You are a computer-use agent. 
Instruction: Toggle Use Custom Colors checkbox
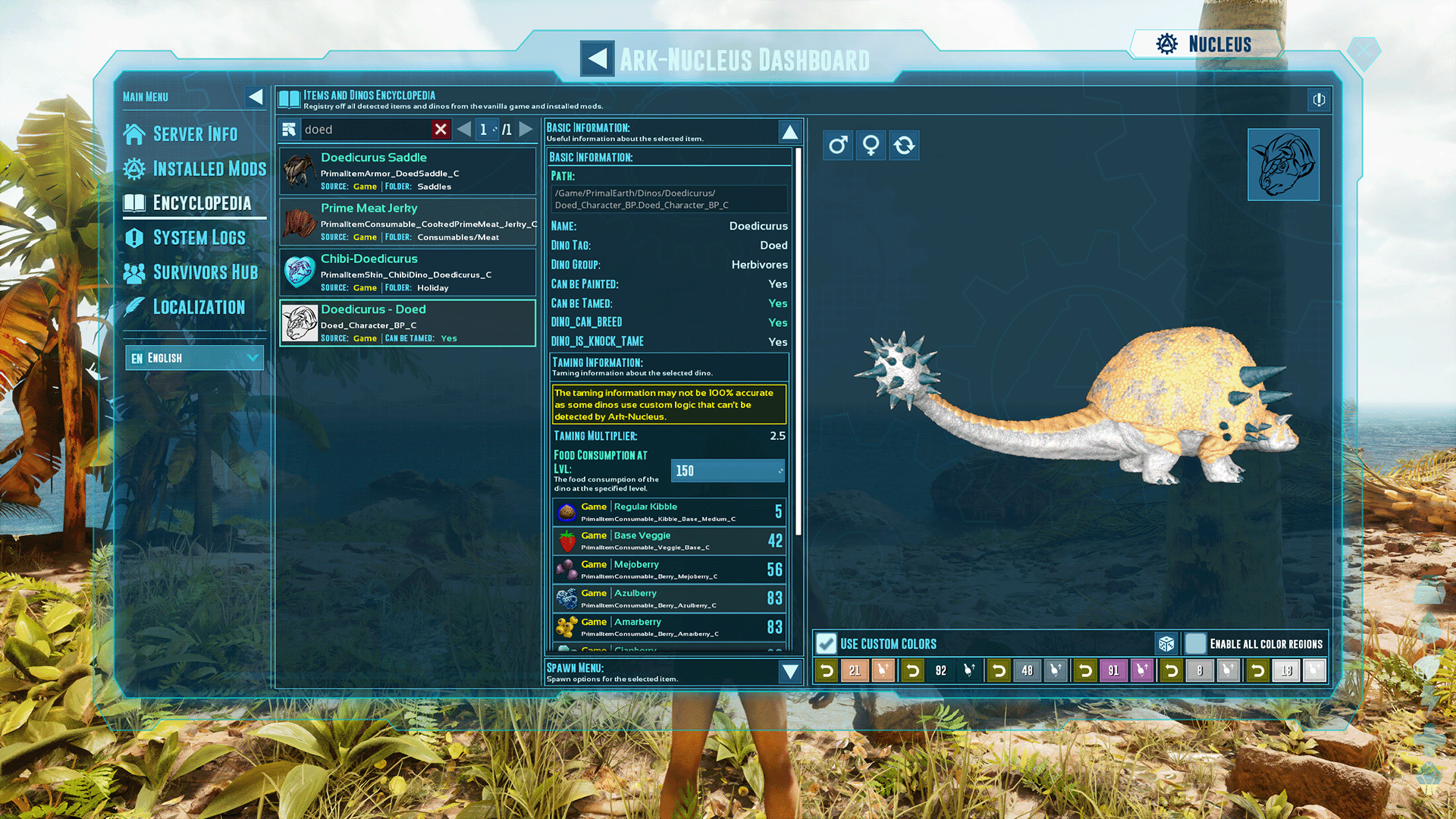tap(826, 644)
